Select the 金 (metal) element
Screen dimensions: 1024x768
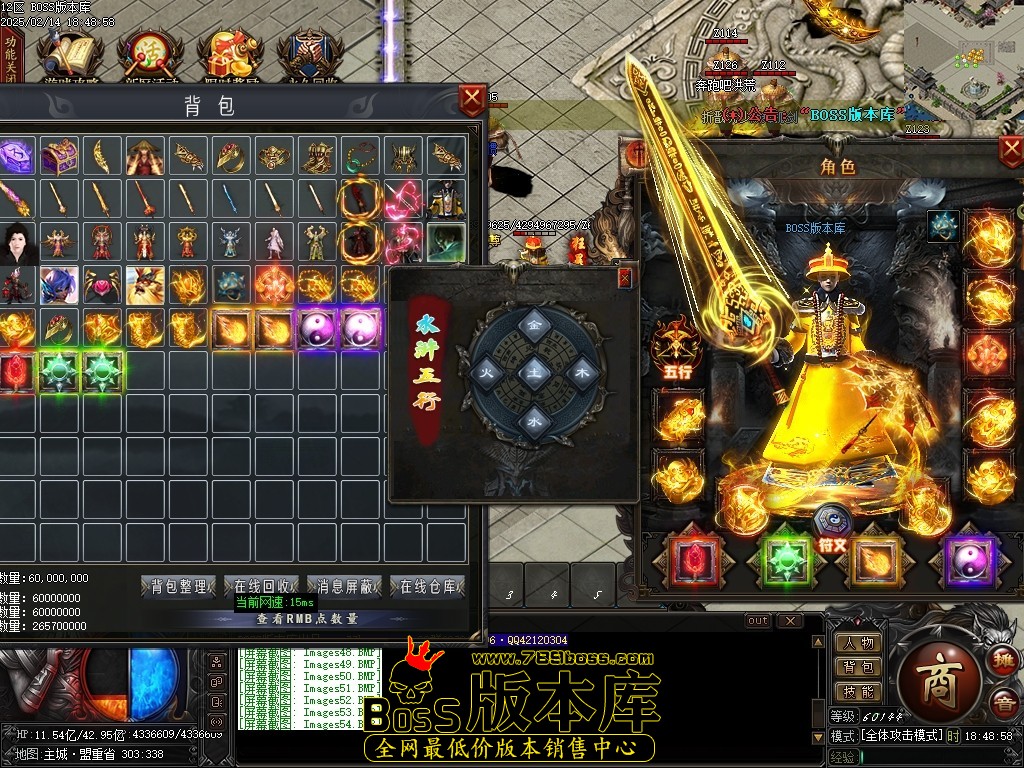[x=535, y=325]
